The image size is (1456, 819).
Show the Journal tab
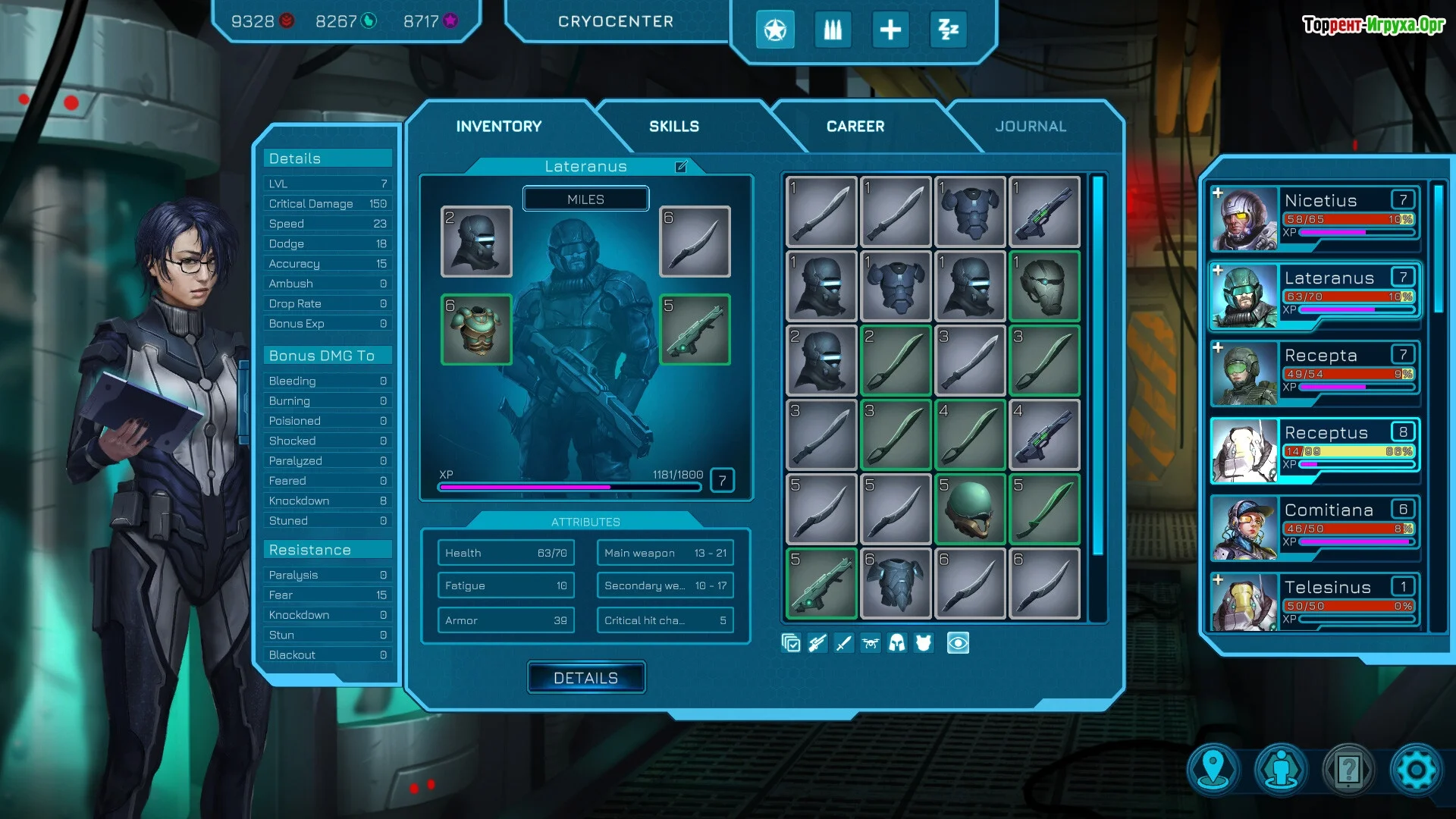click(x=1030, y=127)
